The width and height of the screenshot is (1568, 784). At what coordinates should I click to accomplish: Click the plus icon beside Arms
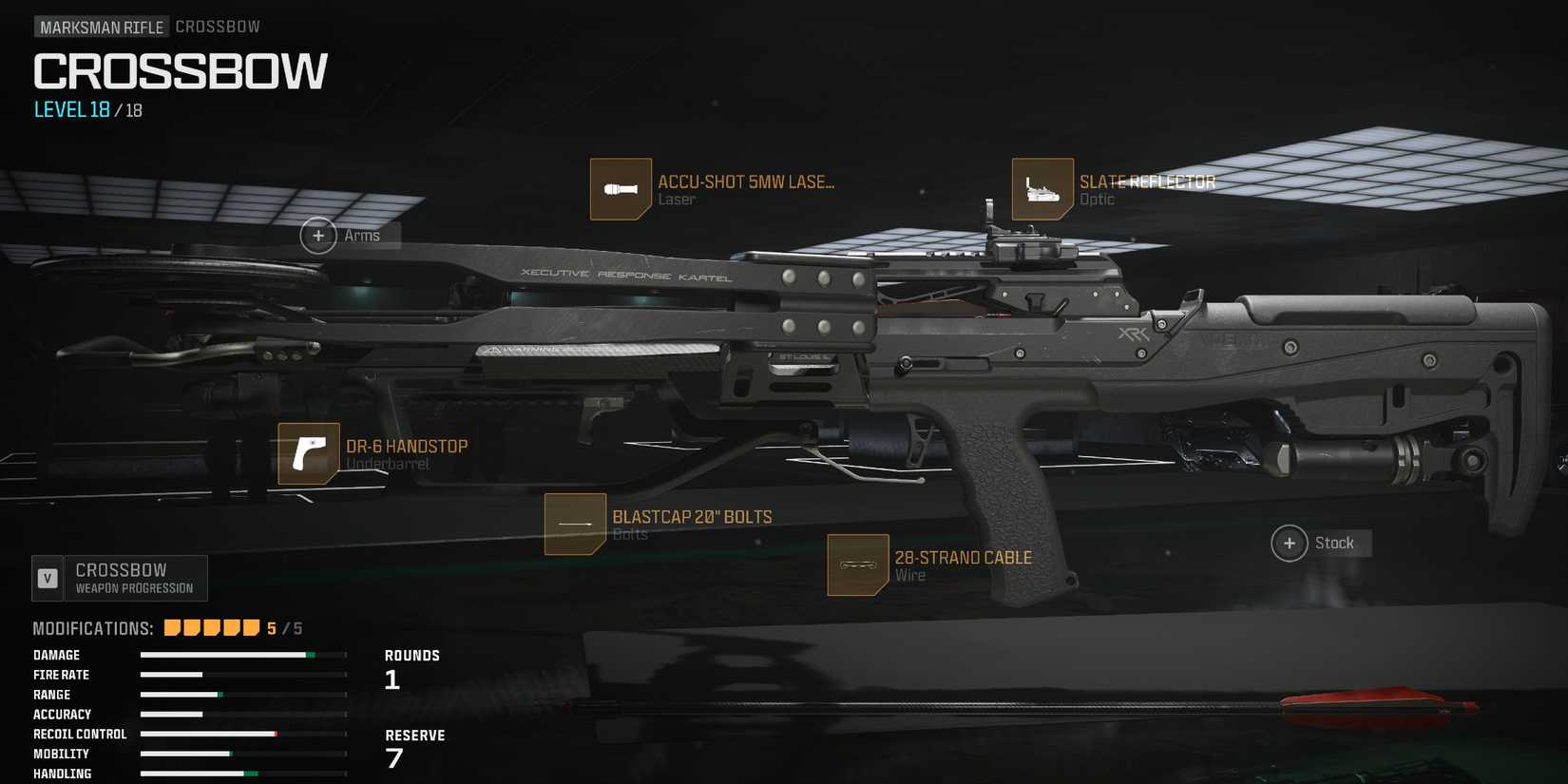click(318, 235)
